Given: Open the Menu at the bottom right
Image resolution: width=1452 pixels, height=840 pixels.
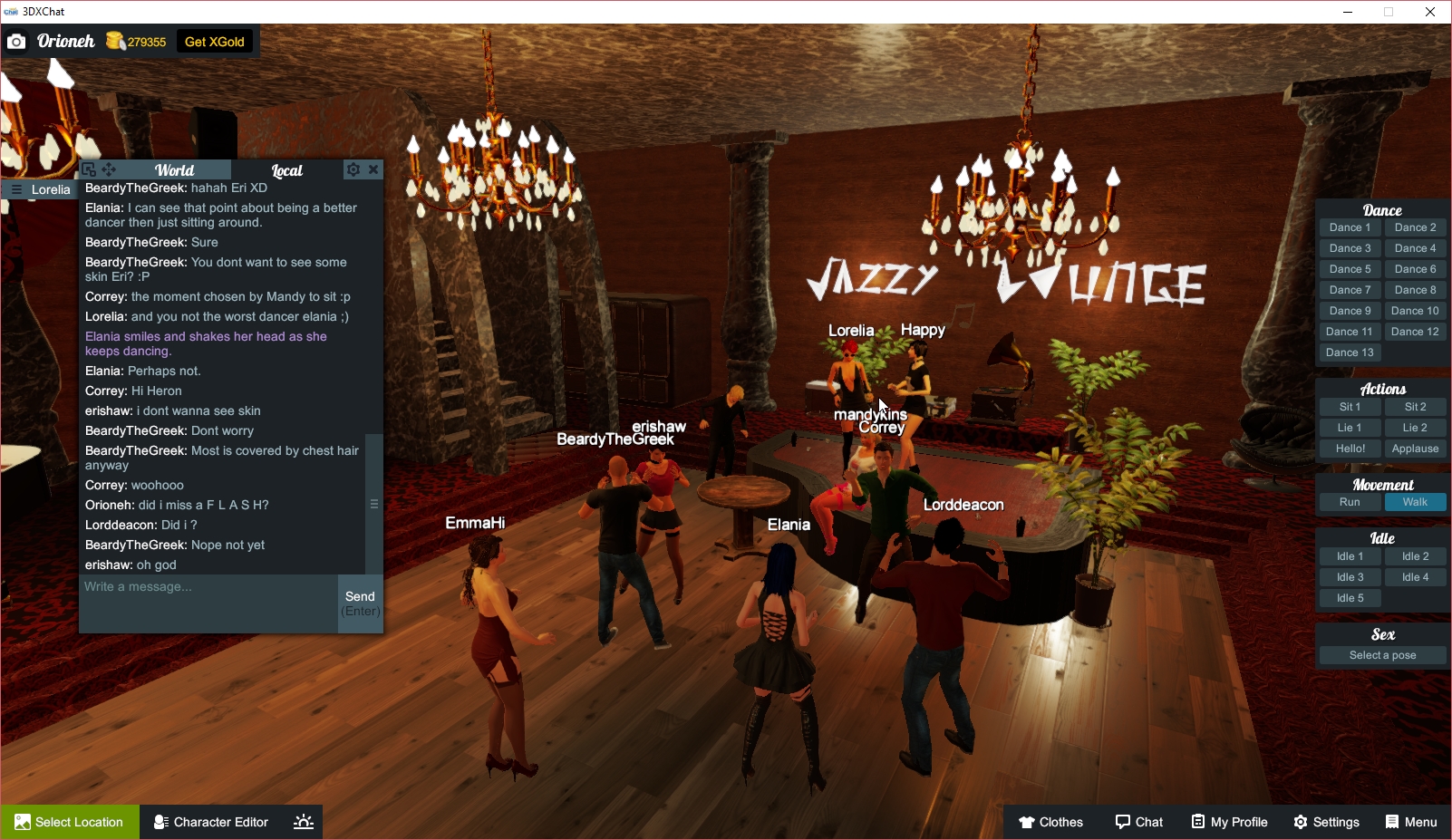Looking at the screenshot, I should 1411,822.
